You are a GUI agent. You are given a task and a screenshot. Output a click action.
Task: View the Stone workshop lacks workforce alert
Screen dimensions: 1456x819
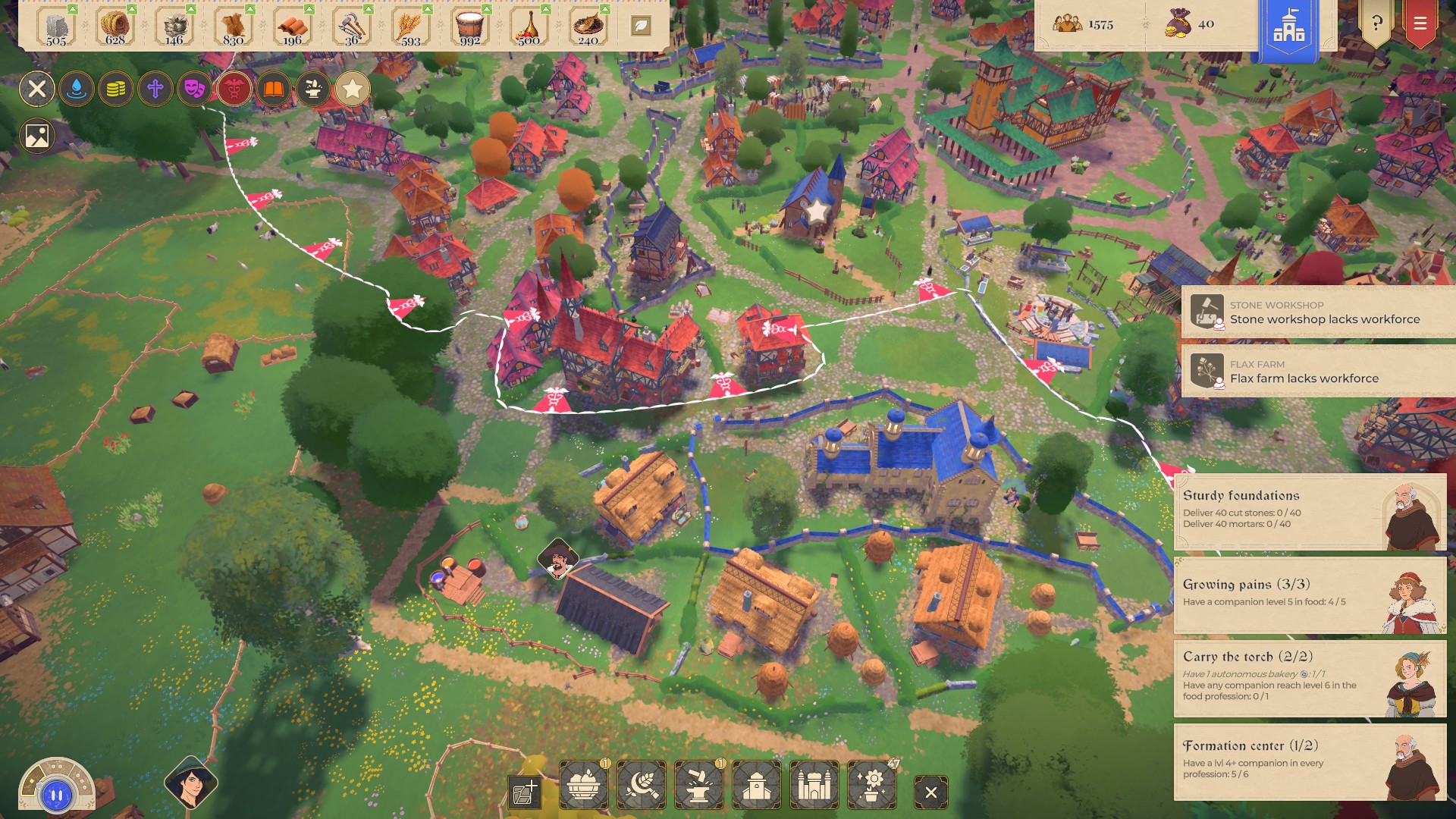1318,312
